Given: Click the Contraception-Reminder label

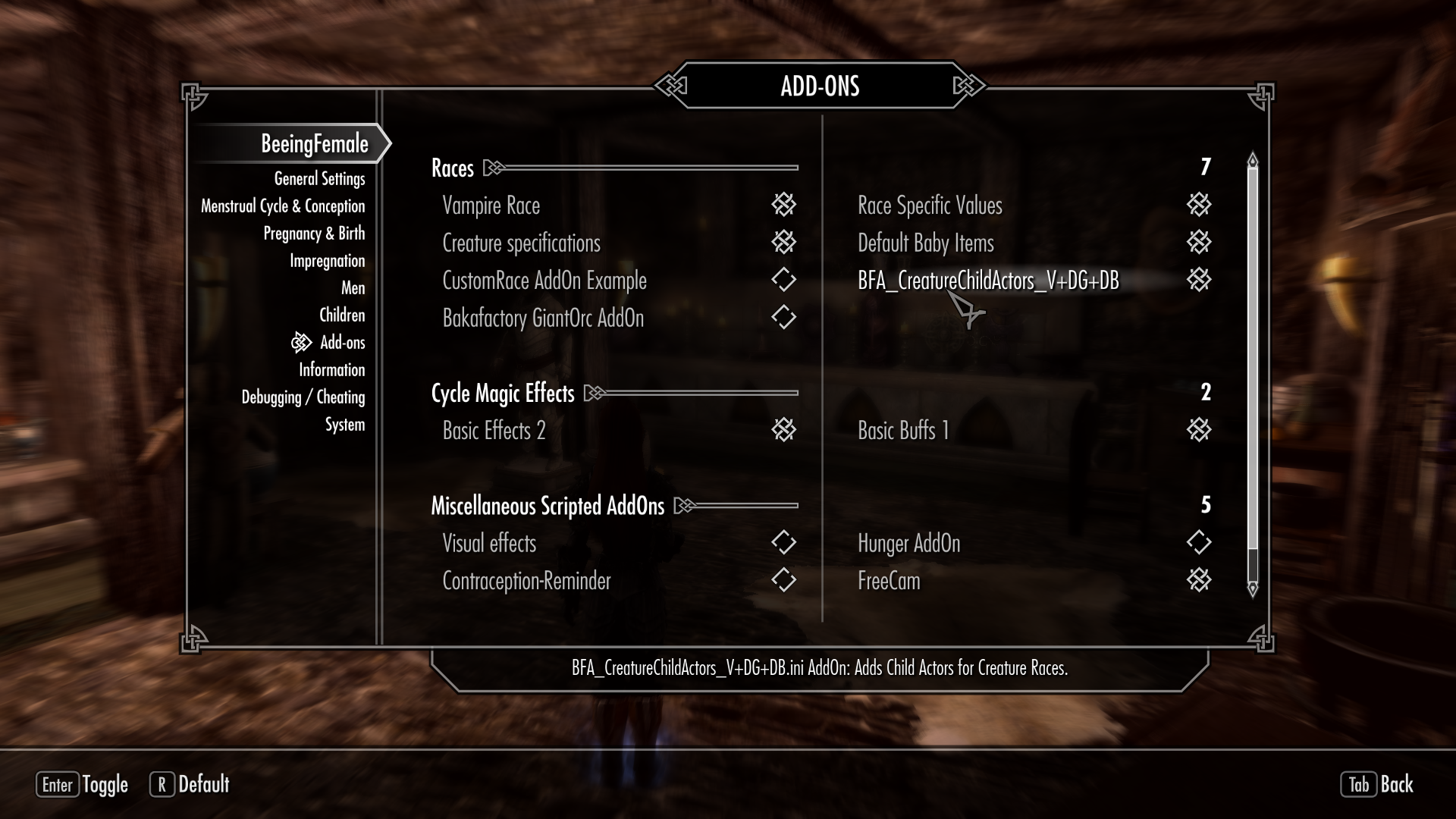Looking at the screenshot, I should point(526,581).
